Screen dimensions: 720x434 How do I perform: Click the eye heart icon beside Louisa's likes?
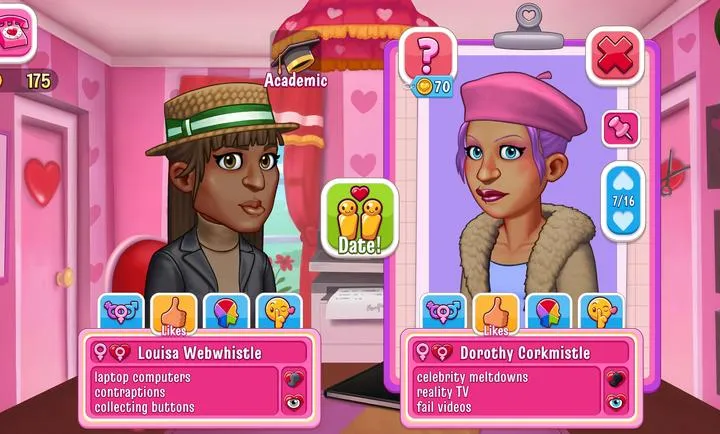pos(292,403)
